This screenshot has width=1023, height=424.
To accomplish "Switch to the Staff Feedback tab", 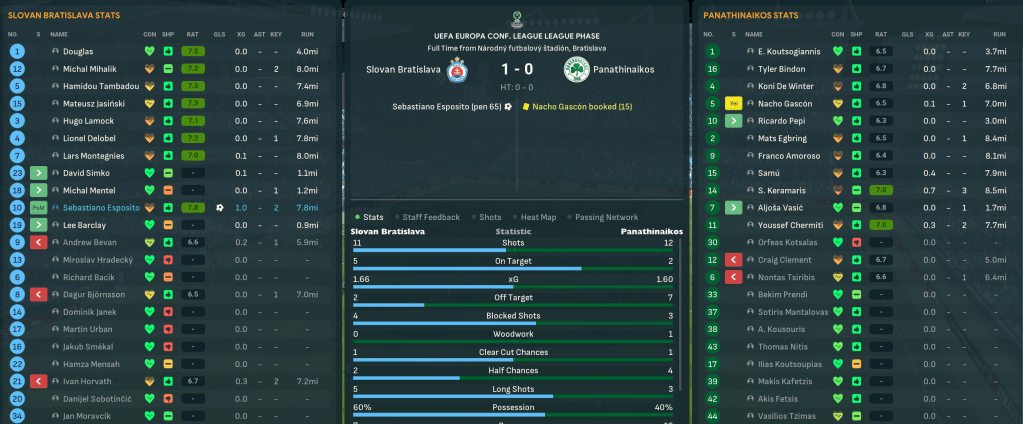I will [431, 217].
